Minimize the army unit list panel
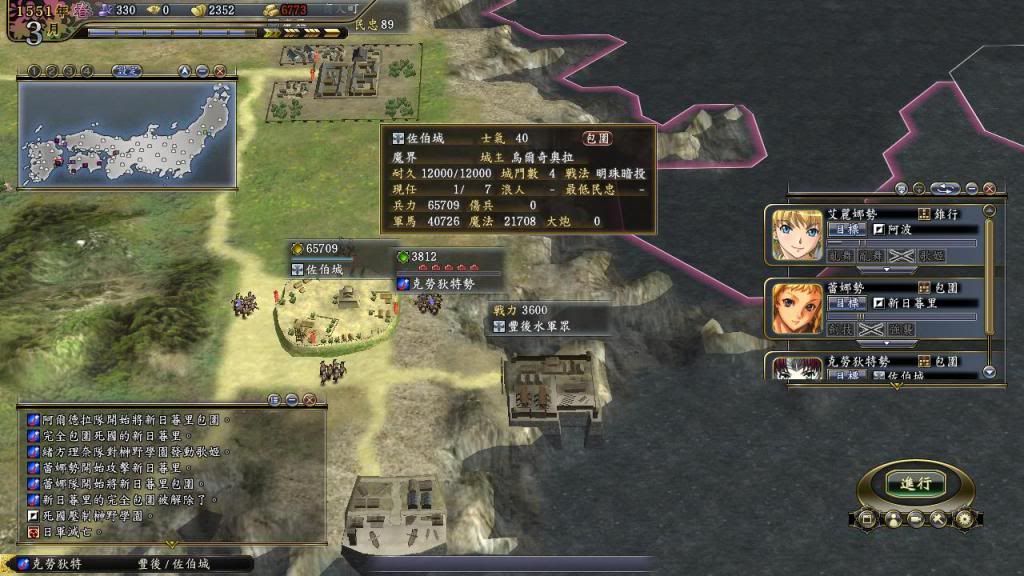The image size is (1024, 576). point(971,188)
